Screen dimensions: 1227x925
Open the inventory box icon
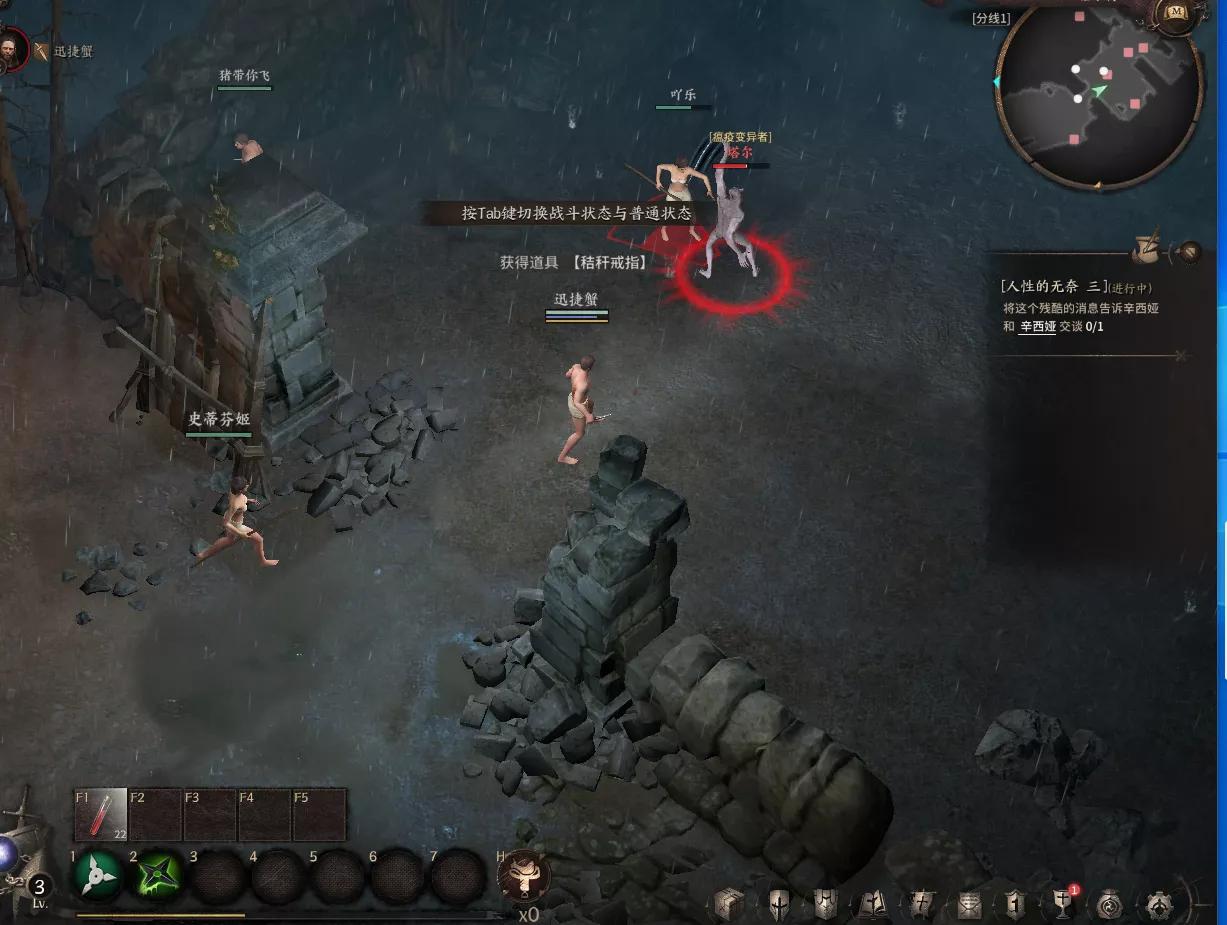click(729, 905)
